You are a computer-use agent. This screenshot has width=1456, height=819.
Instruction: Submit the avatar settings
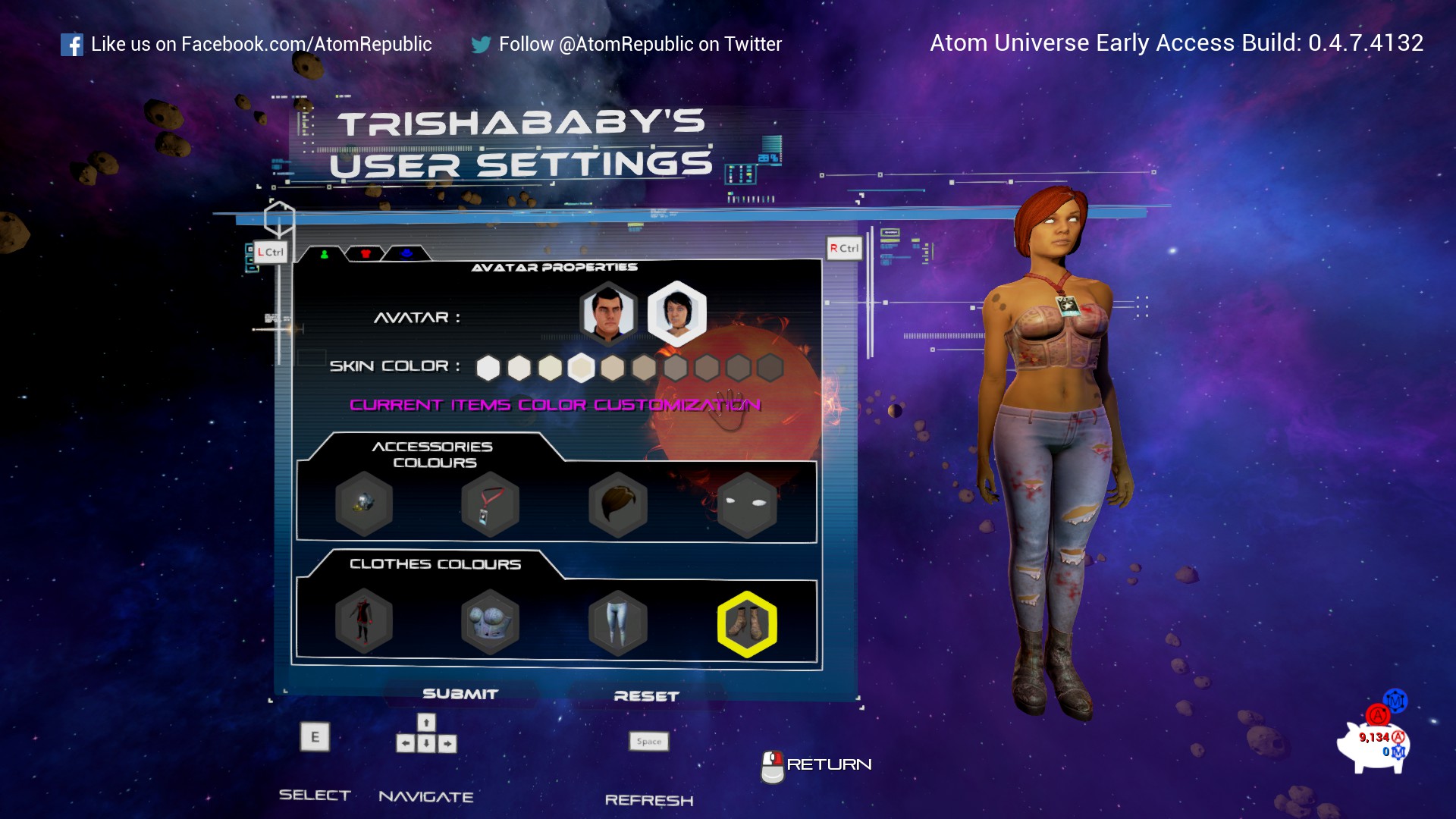(x=460, y=694)
